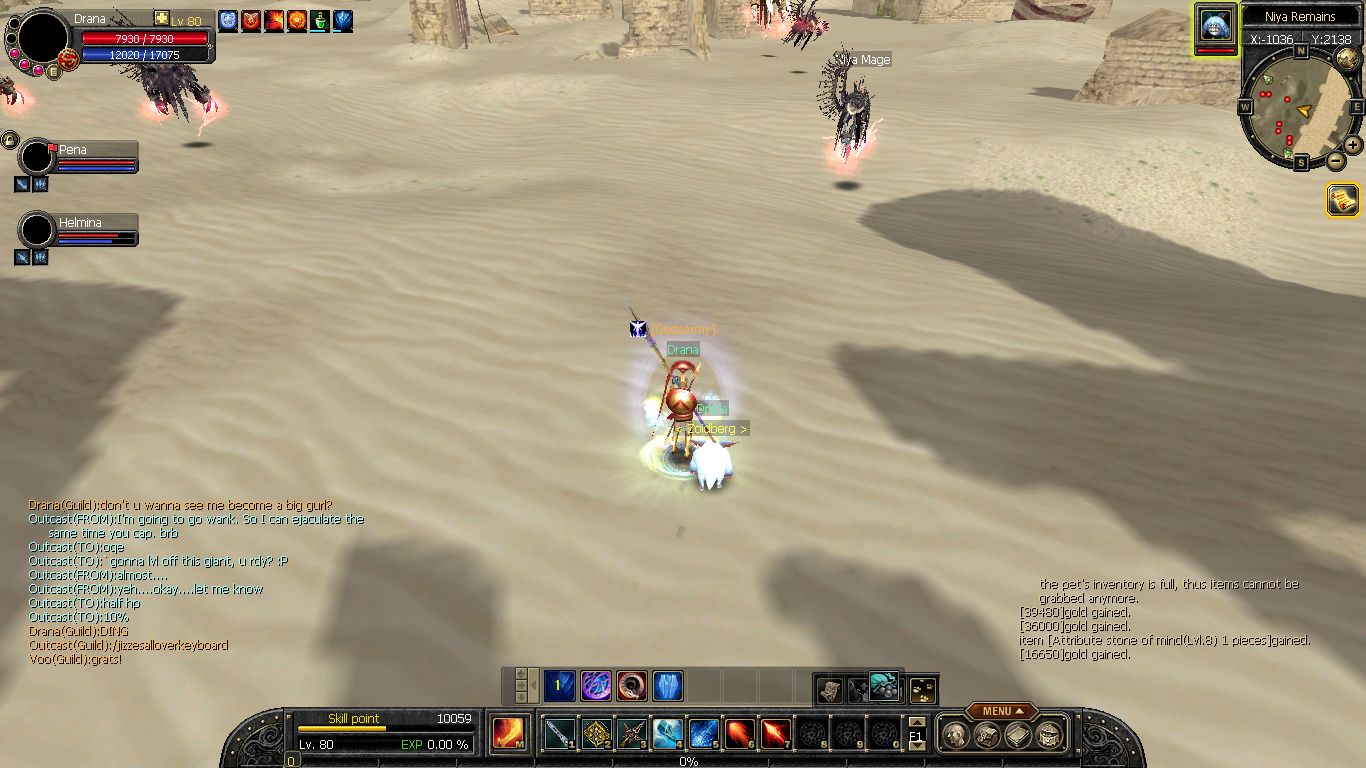This screenshot has height=768, width=1366.
Task: Use the purple orb skill icon
Action: [597, 686]
